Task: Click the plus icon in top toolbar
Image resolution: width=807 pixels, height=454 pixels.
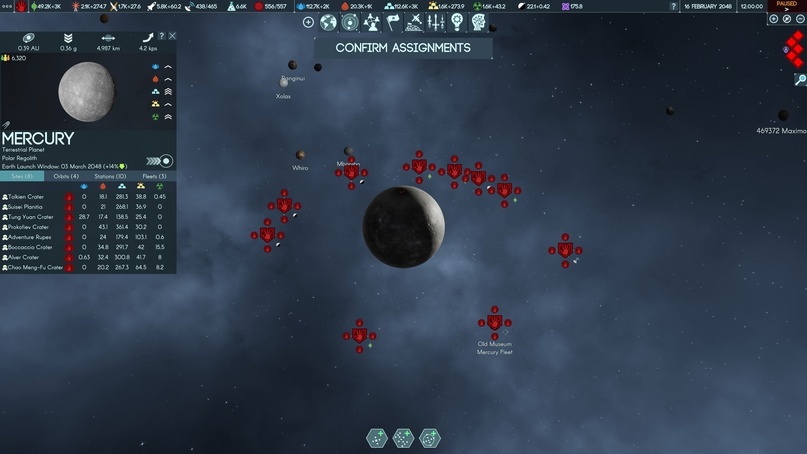Action: (x=308, y=22)
